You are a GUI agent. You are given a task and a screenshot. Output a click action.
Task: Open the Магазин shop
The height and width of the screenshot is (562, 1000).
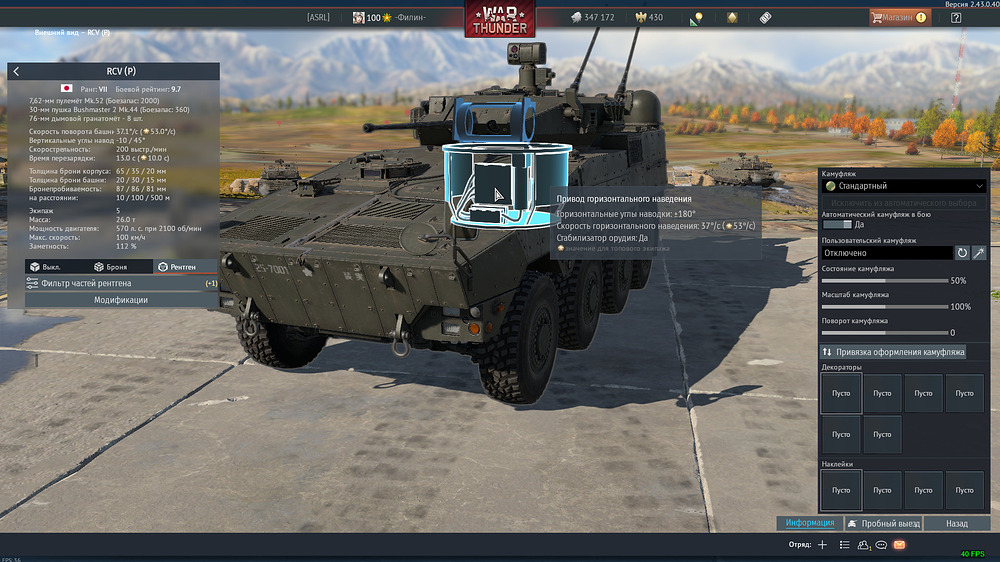[900, 17]
